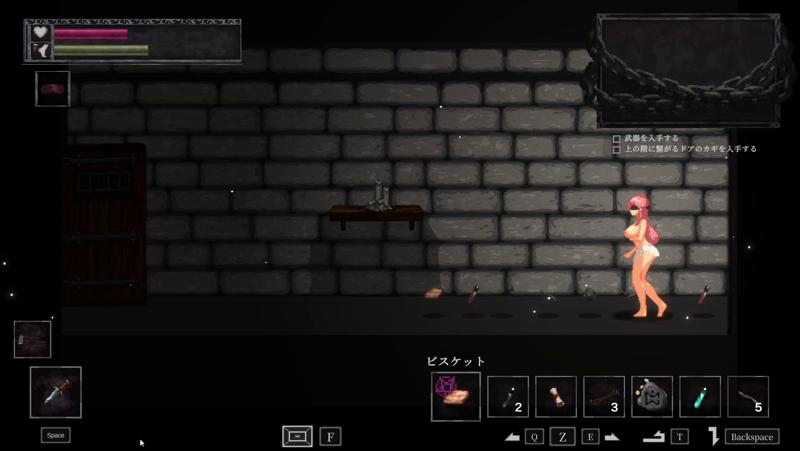This screenshot has width=800, height=451.
Task: Click the equipped dagger weapon slot
Action: point(56,391)
